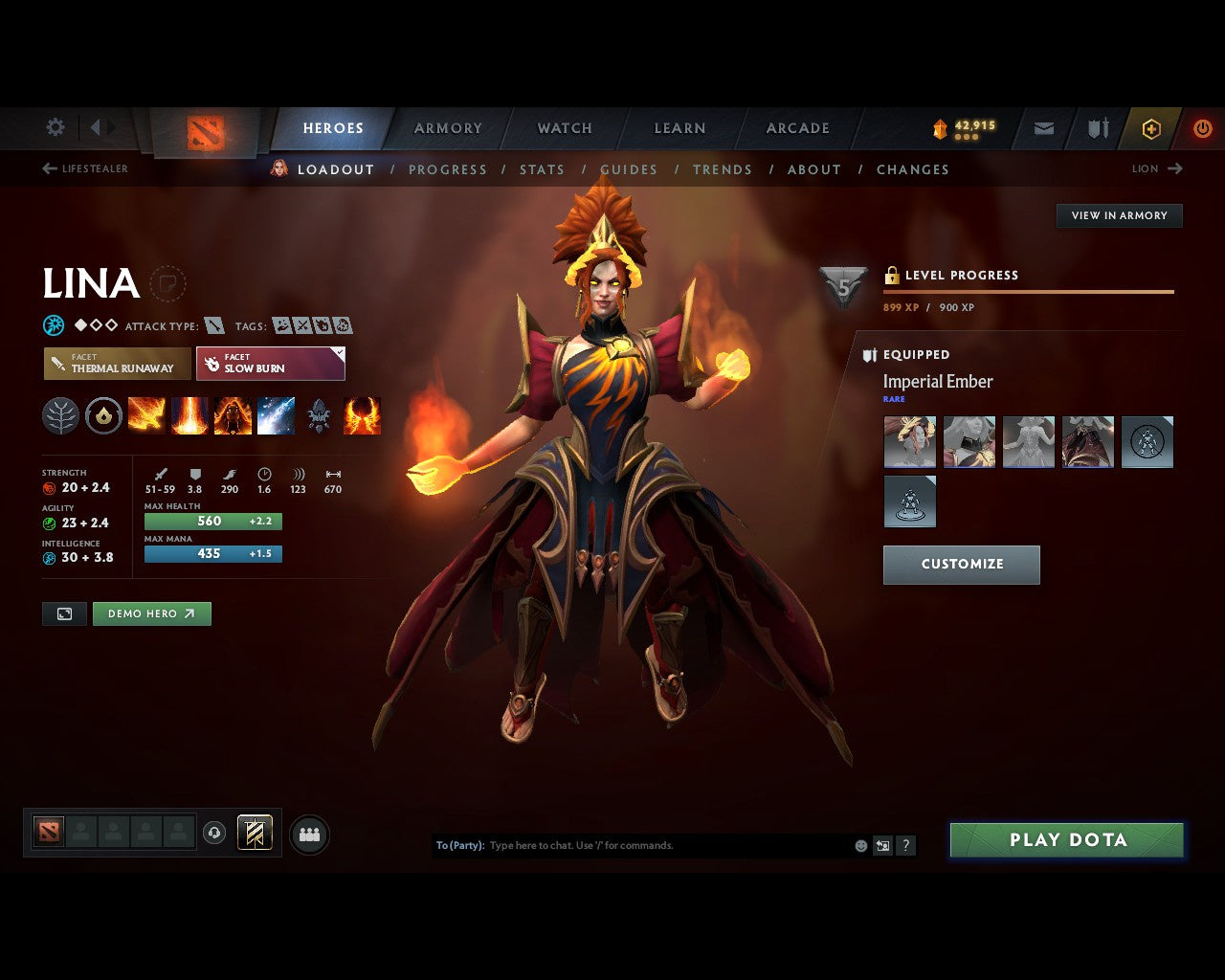The width and height of the screenshot is (1225, 980).
Task: Open the settings gear icon
Action: (x=55, y=126)
